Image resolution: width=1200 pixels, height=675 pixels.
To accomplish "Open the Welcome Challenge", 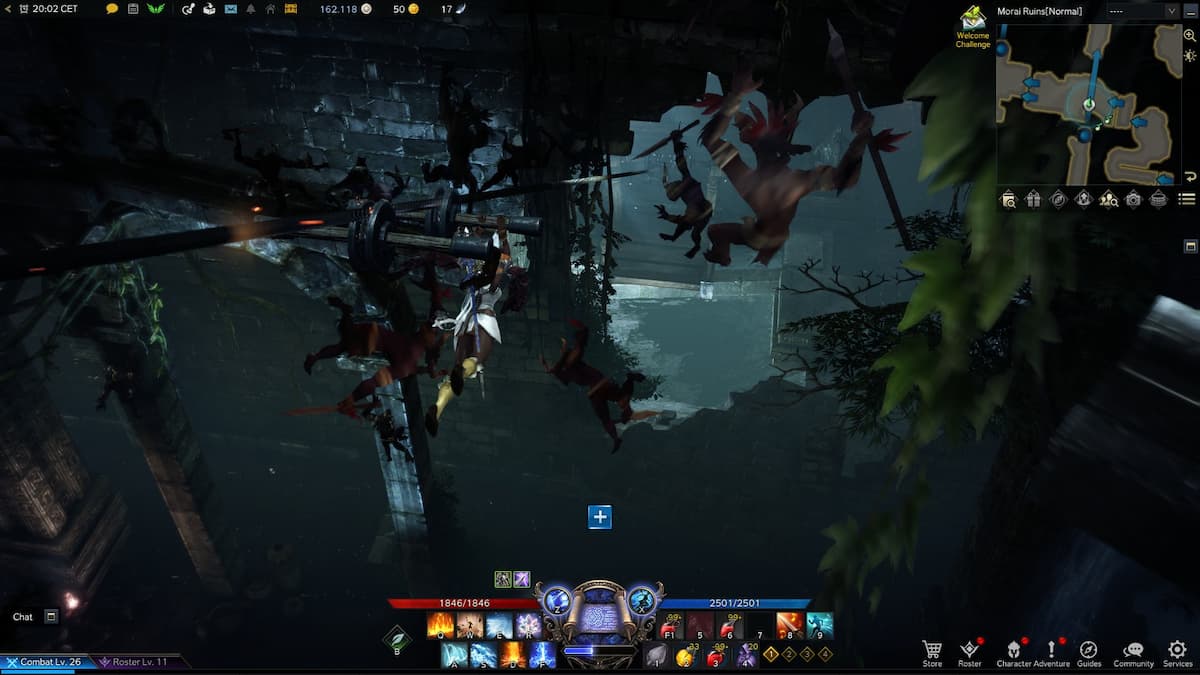I will pyautogui.click(x=972, y=25).
